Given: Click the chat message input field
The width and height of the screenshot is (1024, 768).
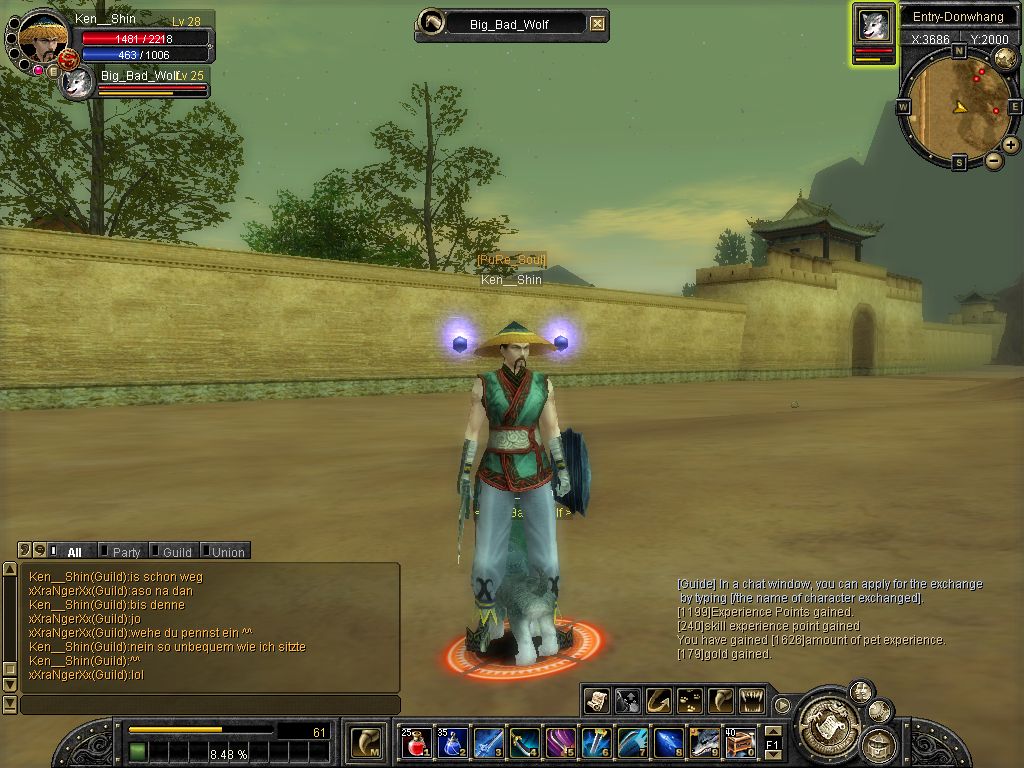Looking at the screenshot, I should point(210,705).
